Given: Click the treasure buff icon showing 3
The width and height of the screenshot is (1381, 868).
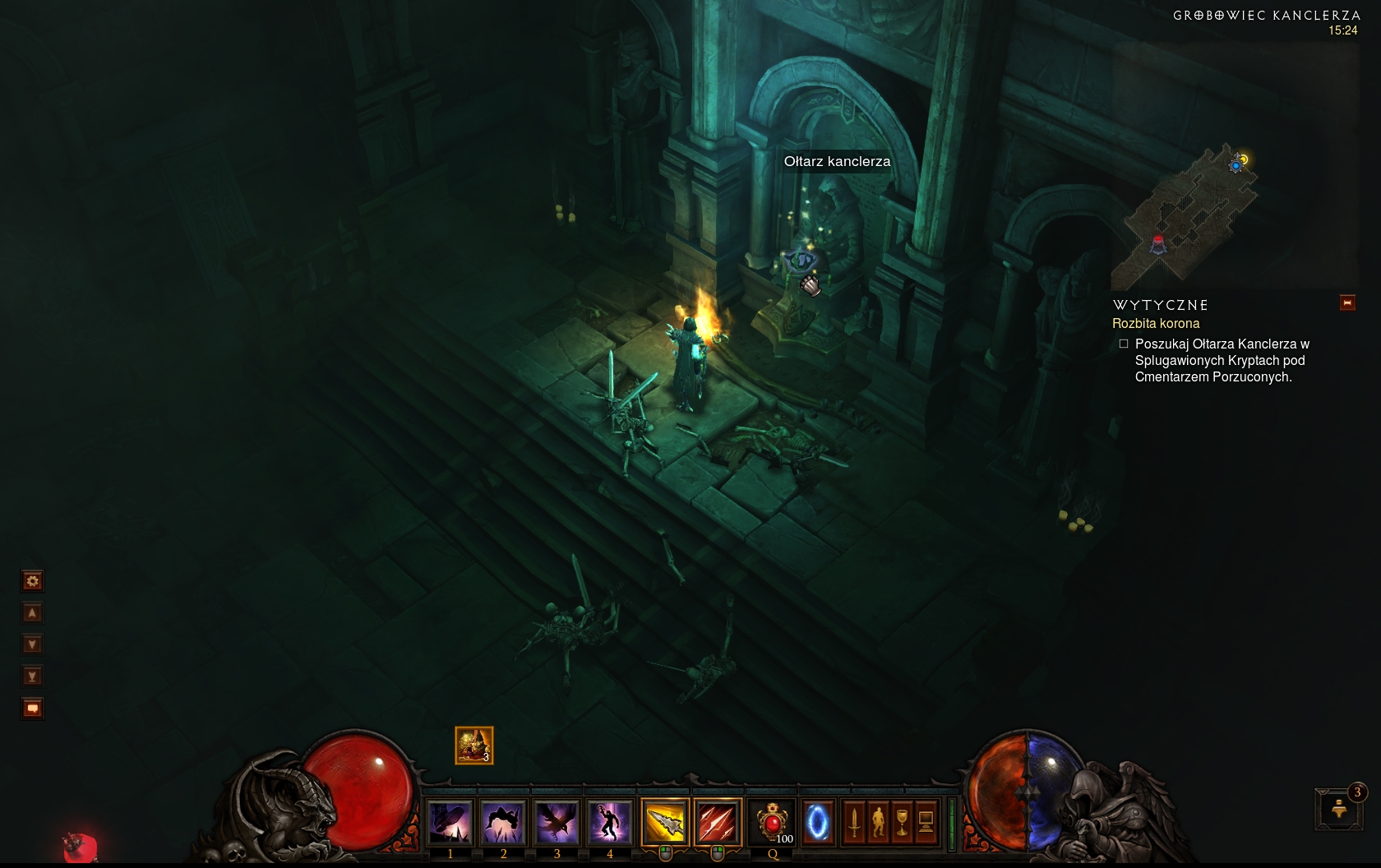Looking at the screenshot, I should click(x=474, y=746).
